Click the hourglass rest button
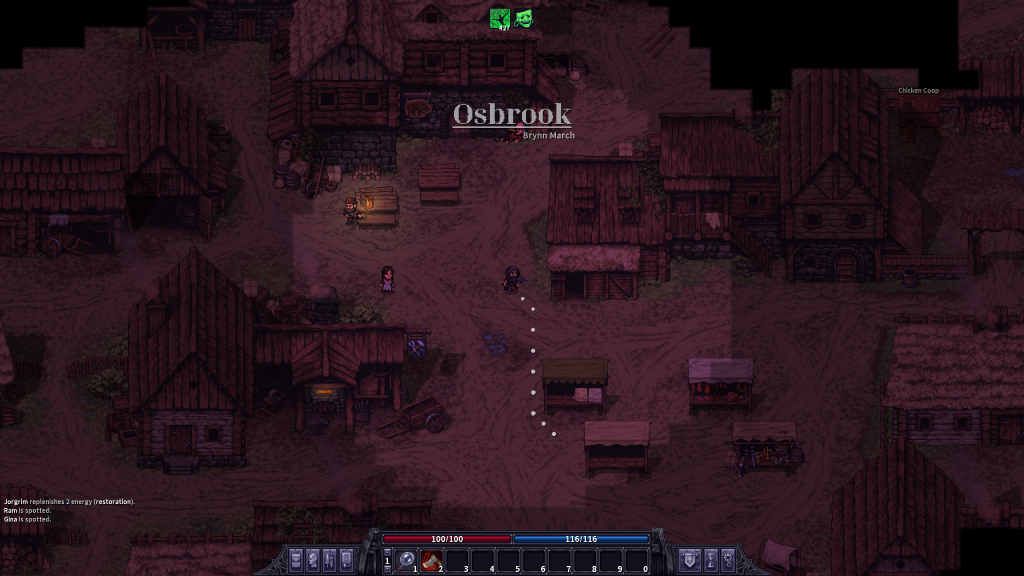This screenshot has height=576, width=1024. click(711, 560)
